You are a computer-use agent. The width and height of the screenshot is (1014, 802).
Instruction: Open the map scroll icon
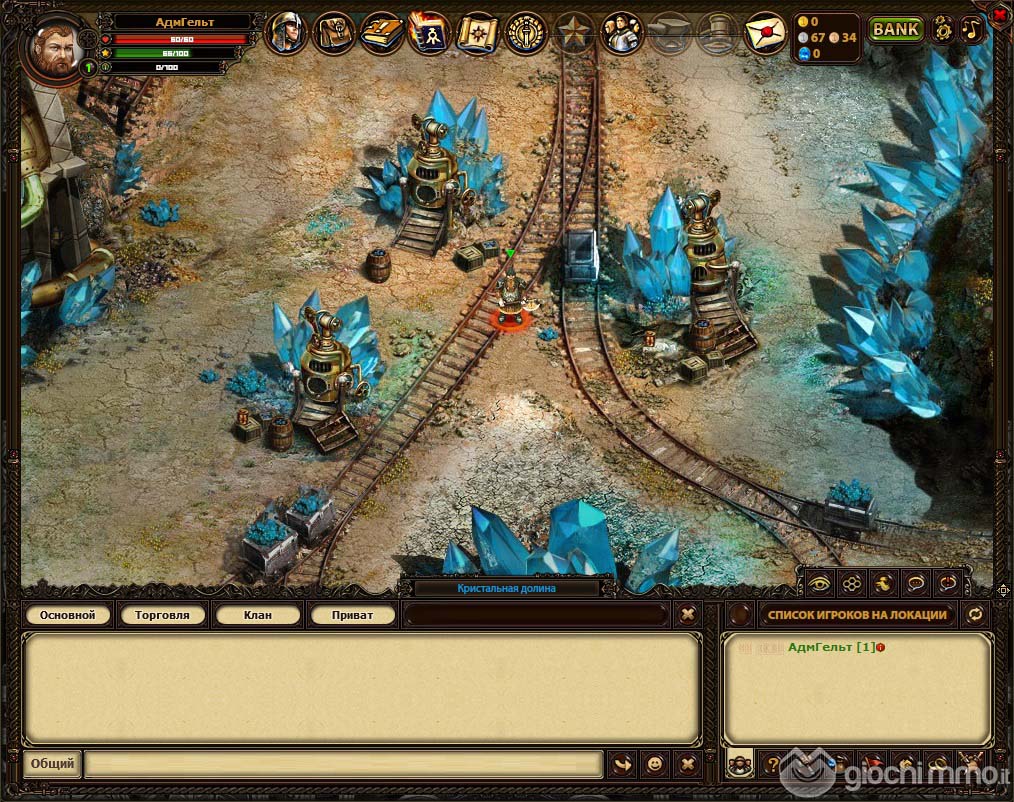click(x=477, y=33)
